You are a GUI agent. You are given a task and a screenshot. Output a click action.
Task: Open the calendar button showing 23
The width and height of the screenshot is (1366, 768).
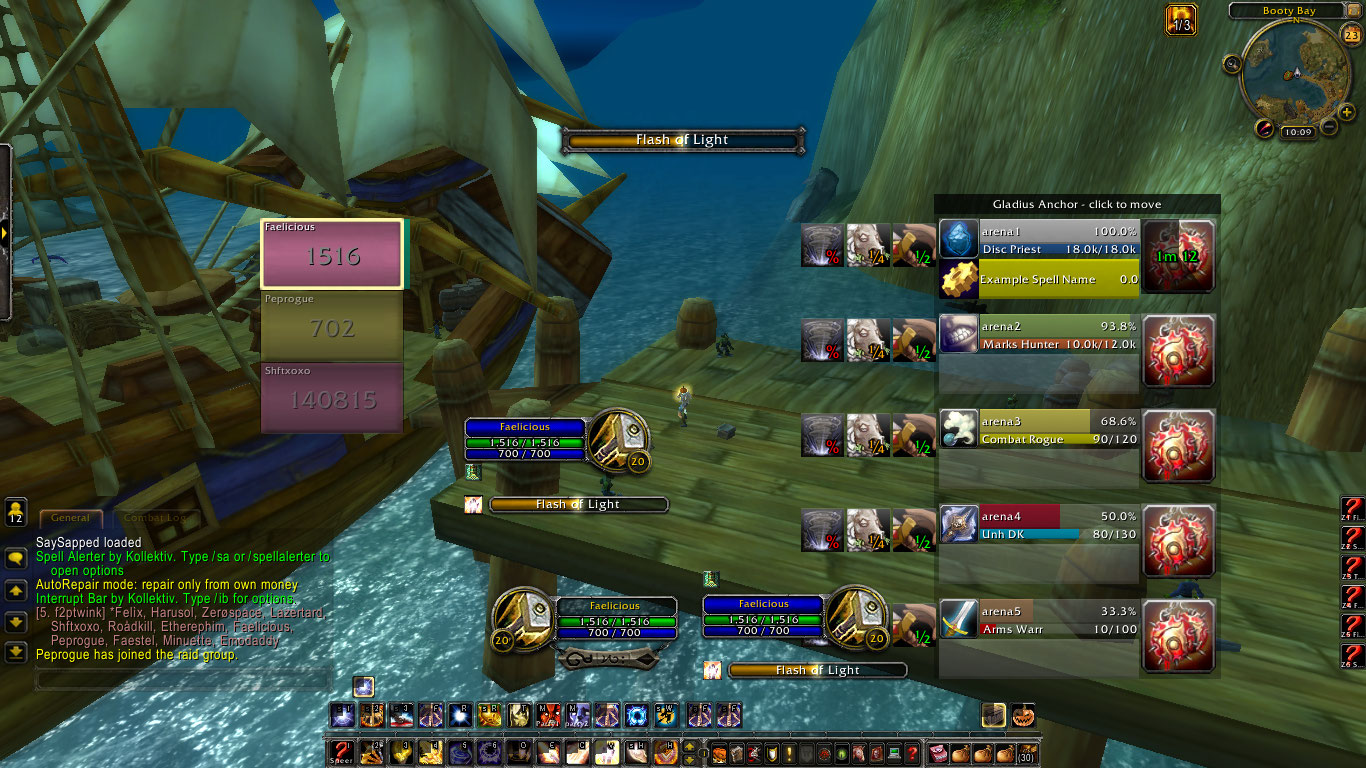coord(1351,36)
